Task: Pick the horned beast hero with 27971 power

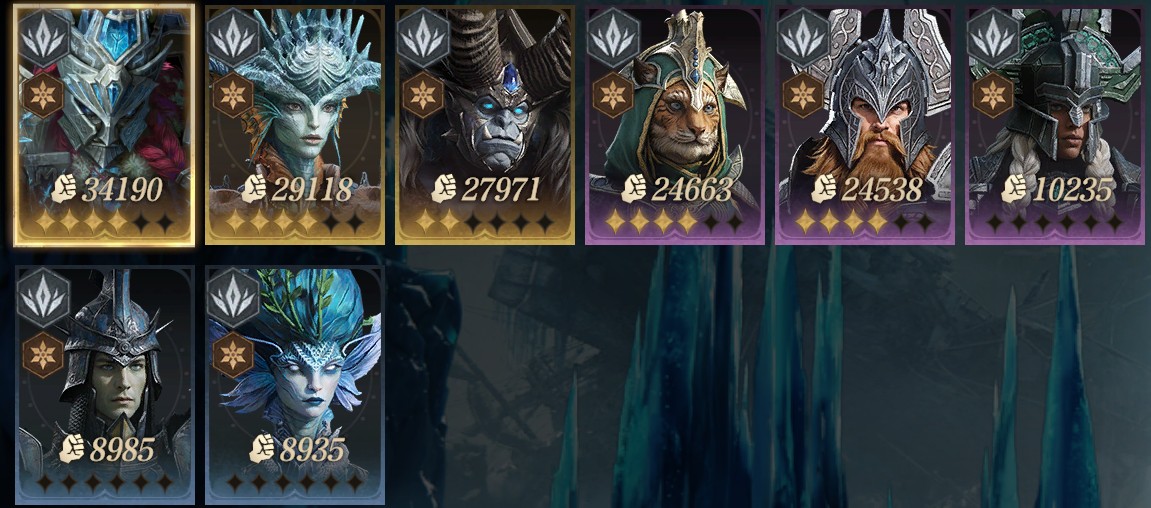Action: (484, 125)
